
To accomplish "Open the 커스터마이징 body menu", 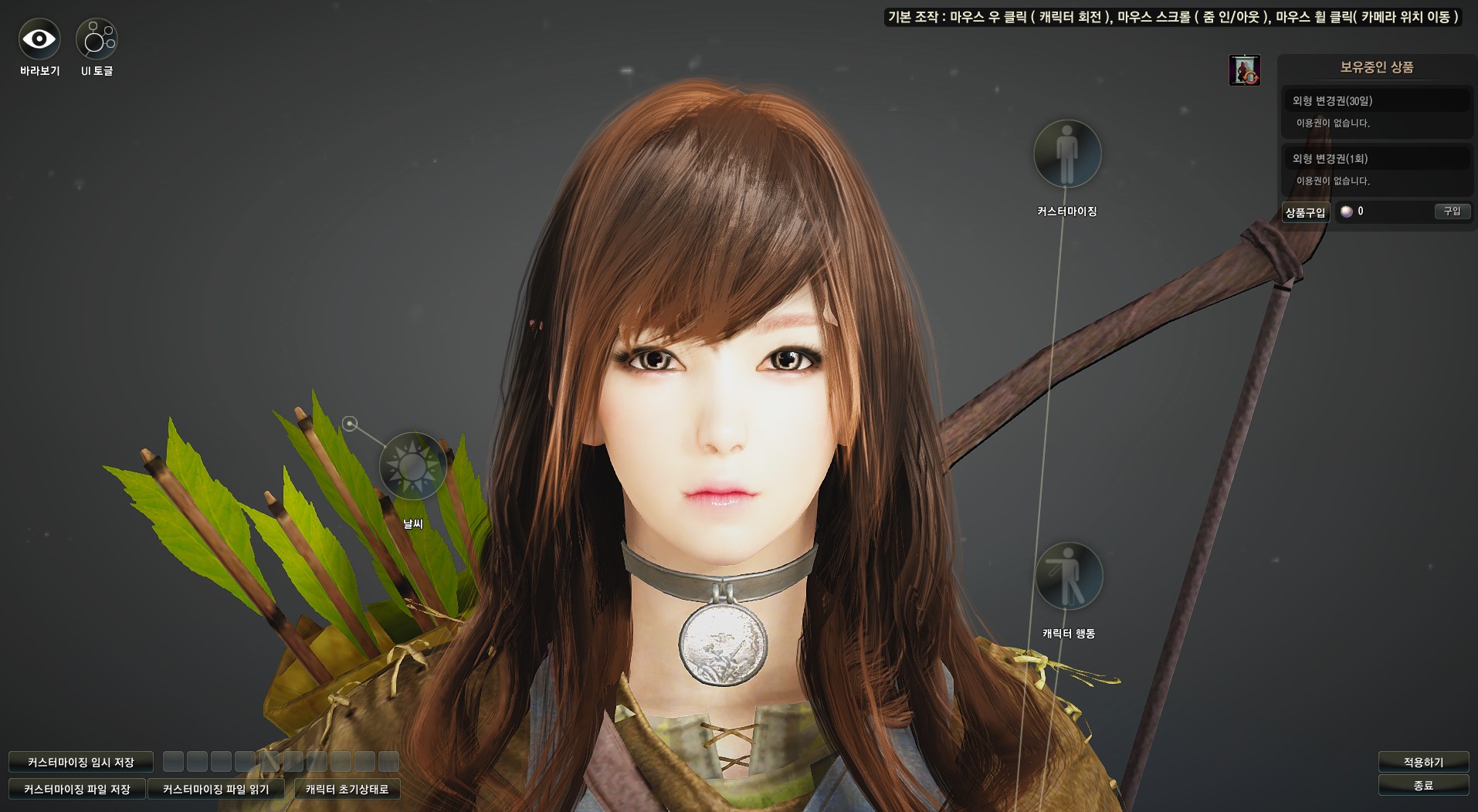I will click(x=1067, y=154).
